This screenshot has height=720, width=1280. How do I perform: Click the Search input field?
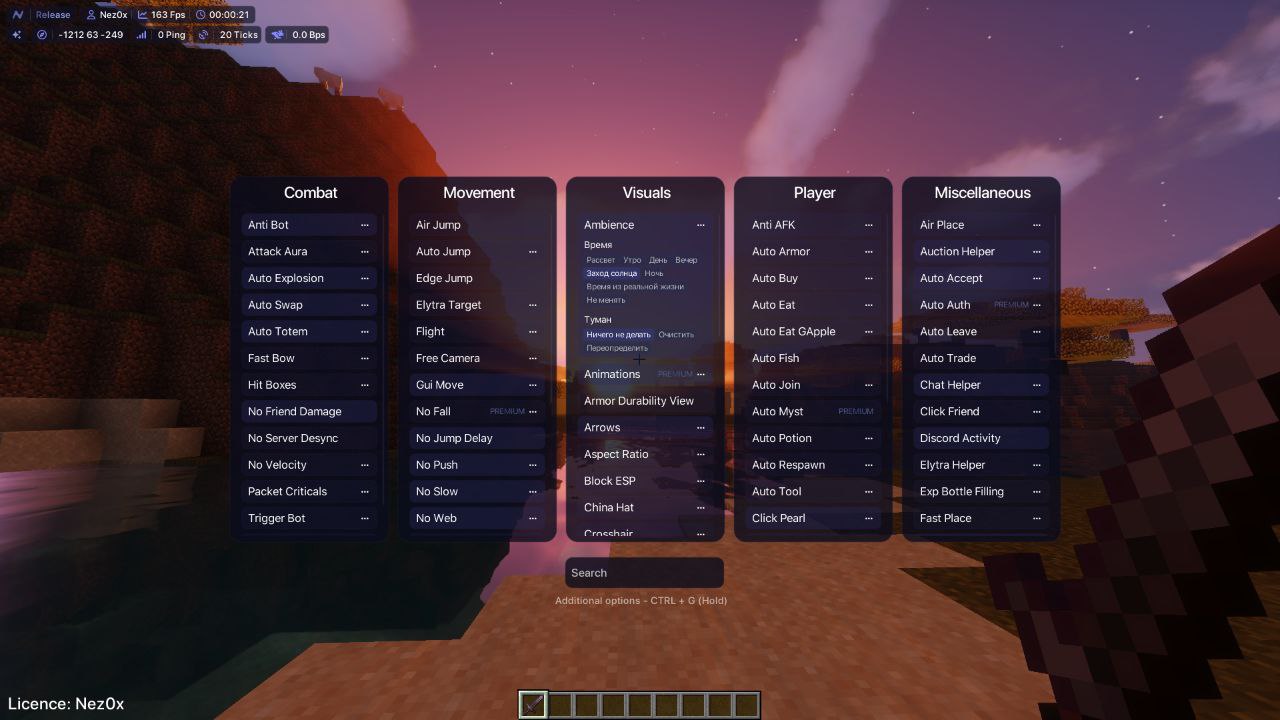click(644, 573)
